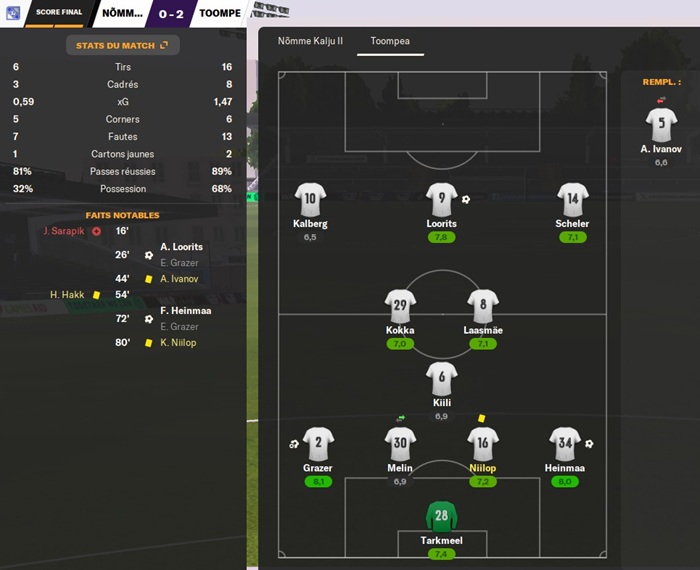View F. Heinmaa goal at 72'

185,311
